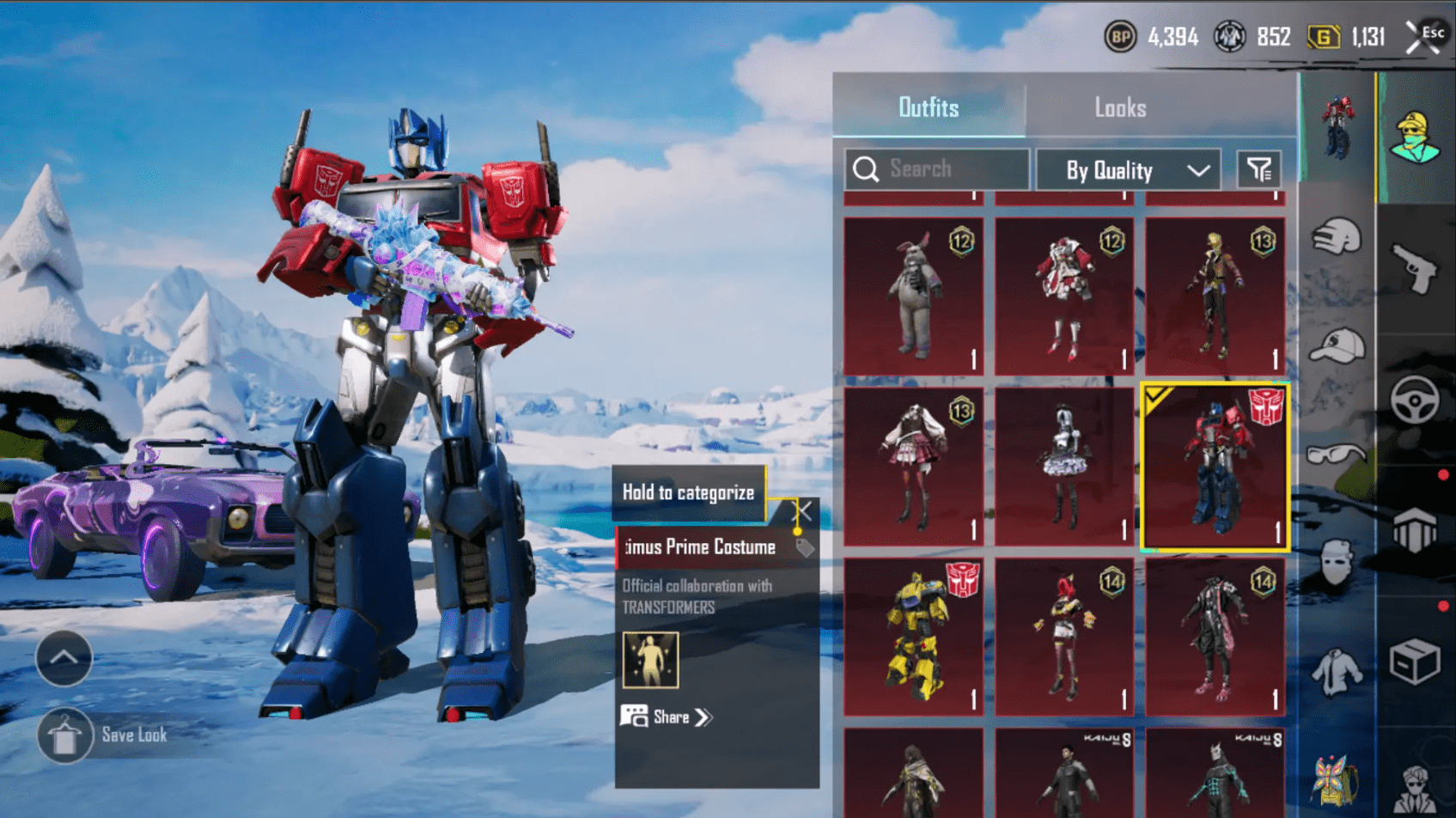Open the filter options icon beside By Quality
This screenshot has width=1456, height=818.
[x=1262, y=169]
